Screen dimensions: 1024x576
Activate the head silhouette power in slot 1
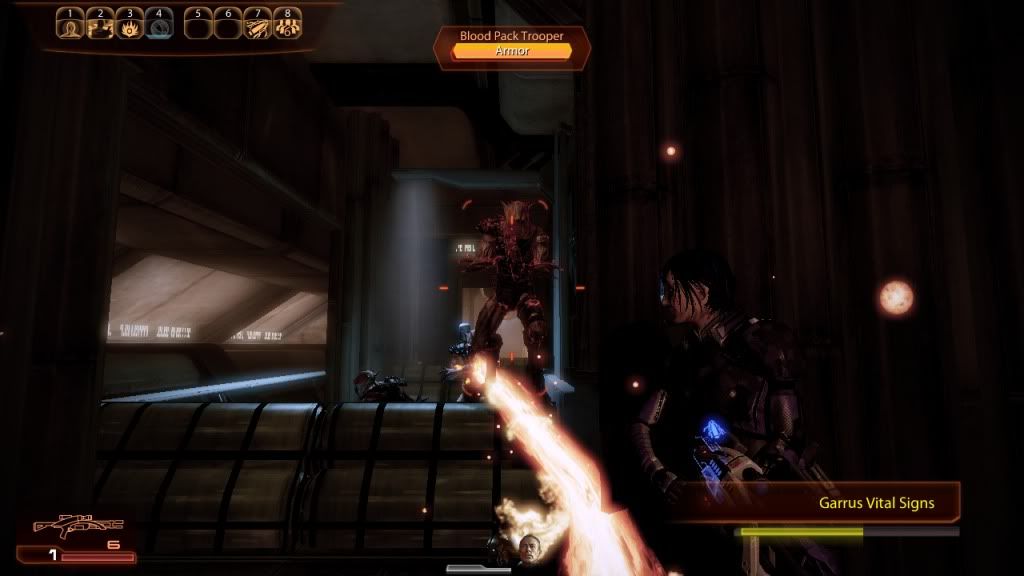point(69,25)
